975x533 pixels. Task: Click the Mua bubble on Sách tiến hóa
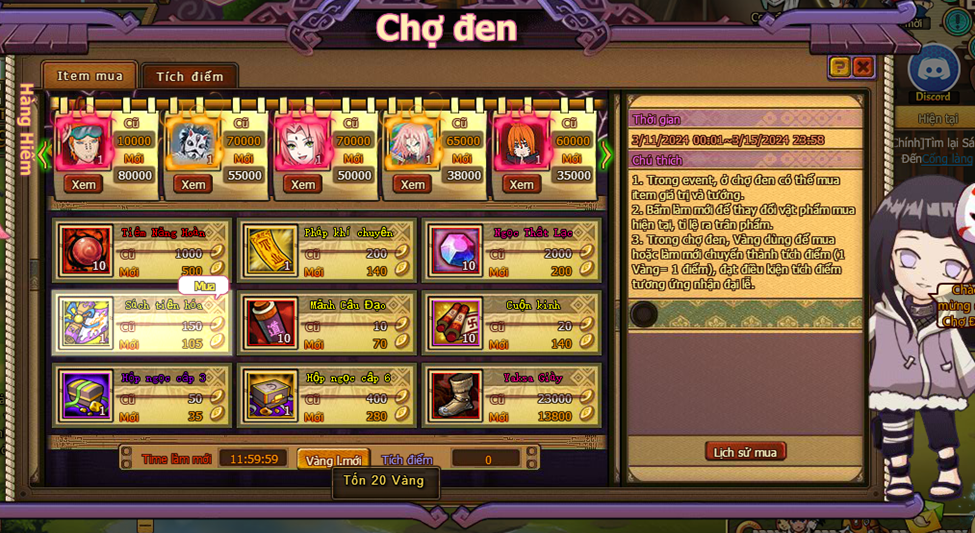click(204, 286)
